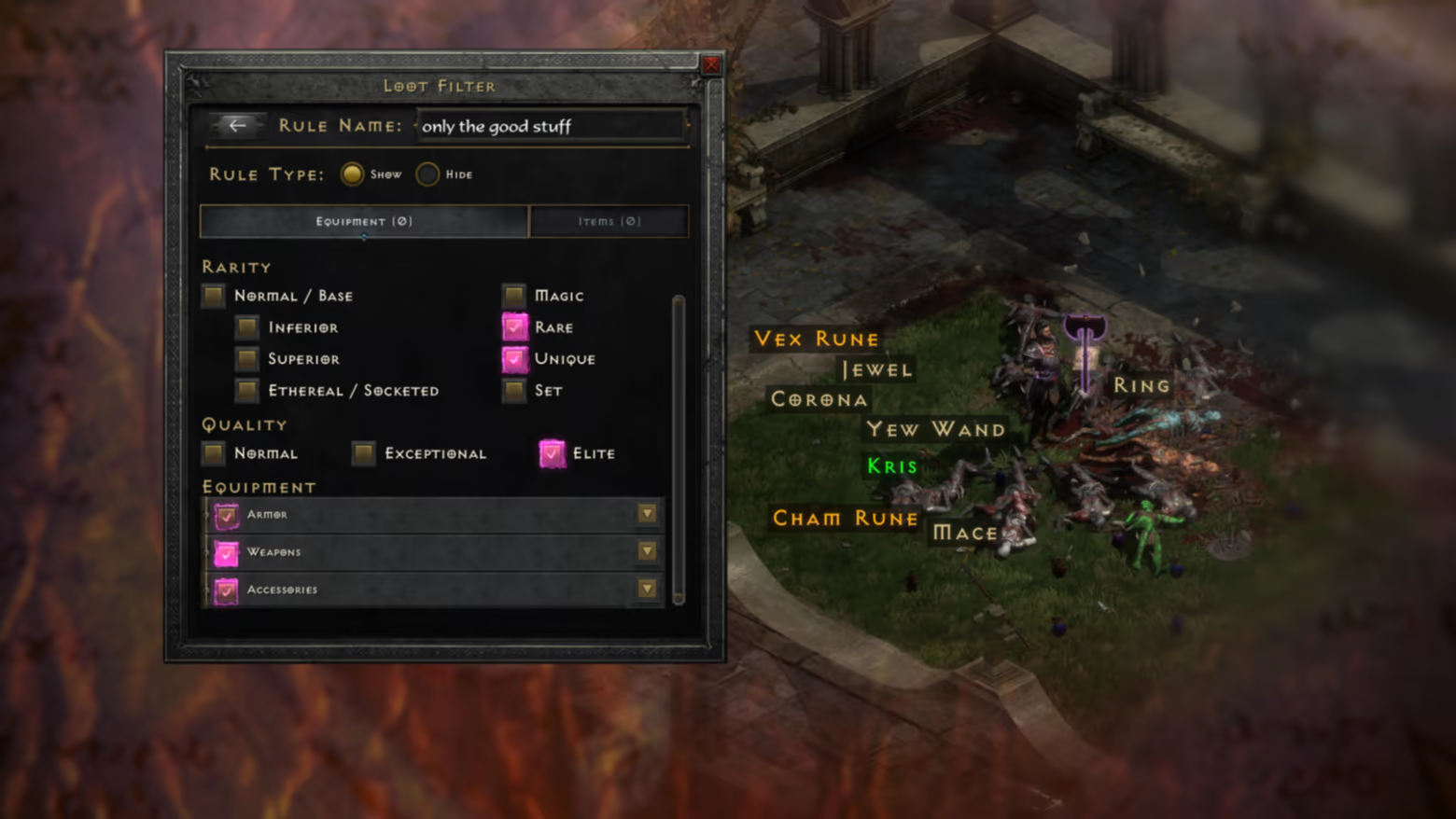The width and height of the screenshot is (1456, 819).
Task: Enable the Inferior rarity checkbox
Action: tap(247, 327)
